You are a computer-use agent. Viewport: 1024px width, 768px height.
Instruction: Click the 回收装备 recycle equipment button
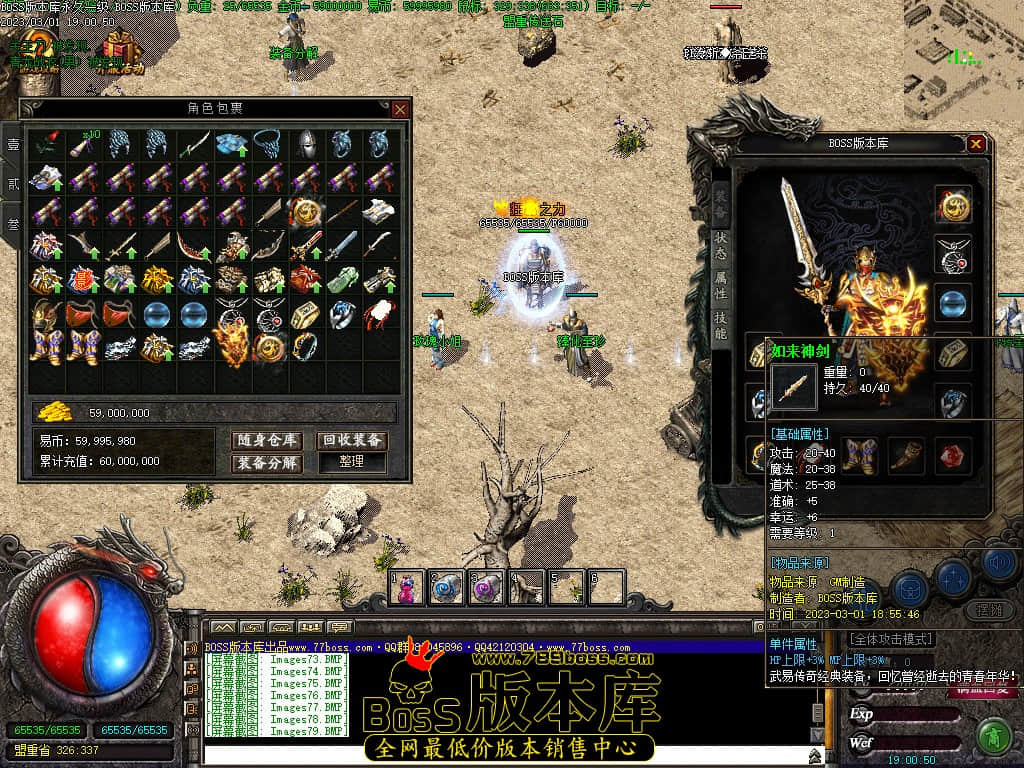[x=352, y=441]
